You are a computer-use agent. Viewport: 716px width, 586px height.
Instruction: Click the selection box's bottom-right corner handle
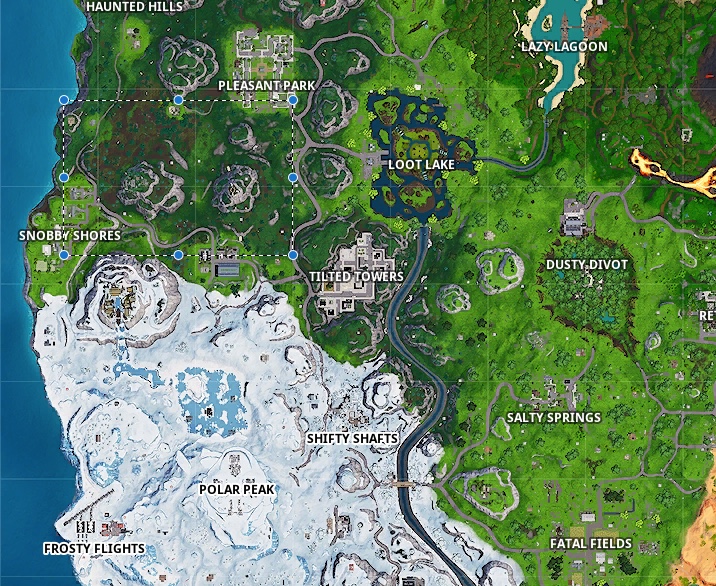[x=293, y=255]
